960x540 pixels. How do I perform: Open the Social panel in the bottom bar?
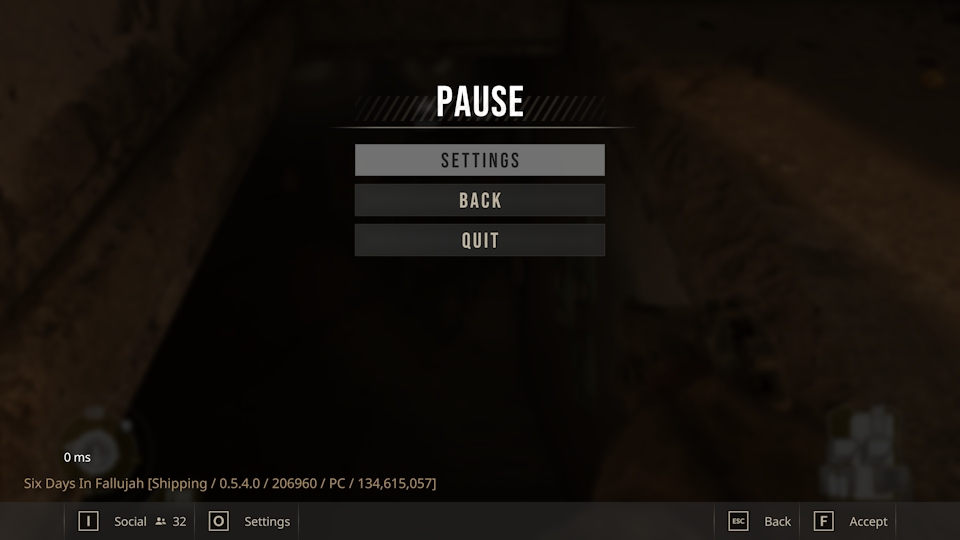pos(130,521)
